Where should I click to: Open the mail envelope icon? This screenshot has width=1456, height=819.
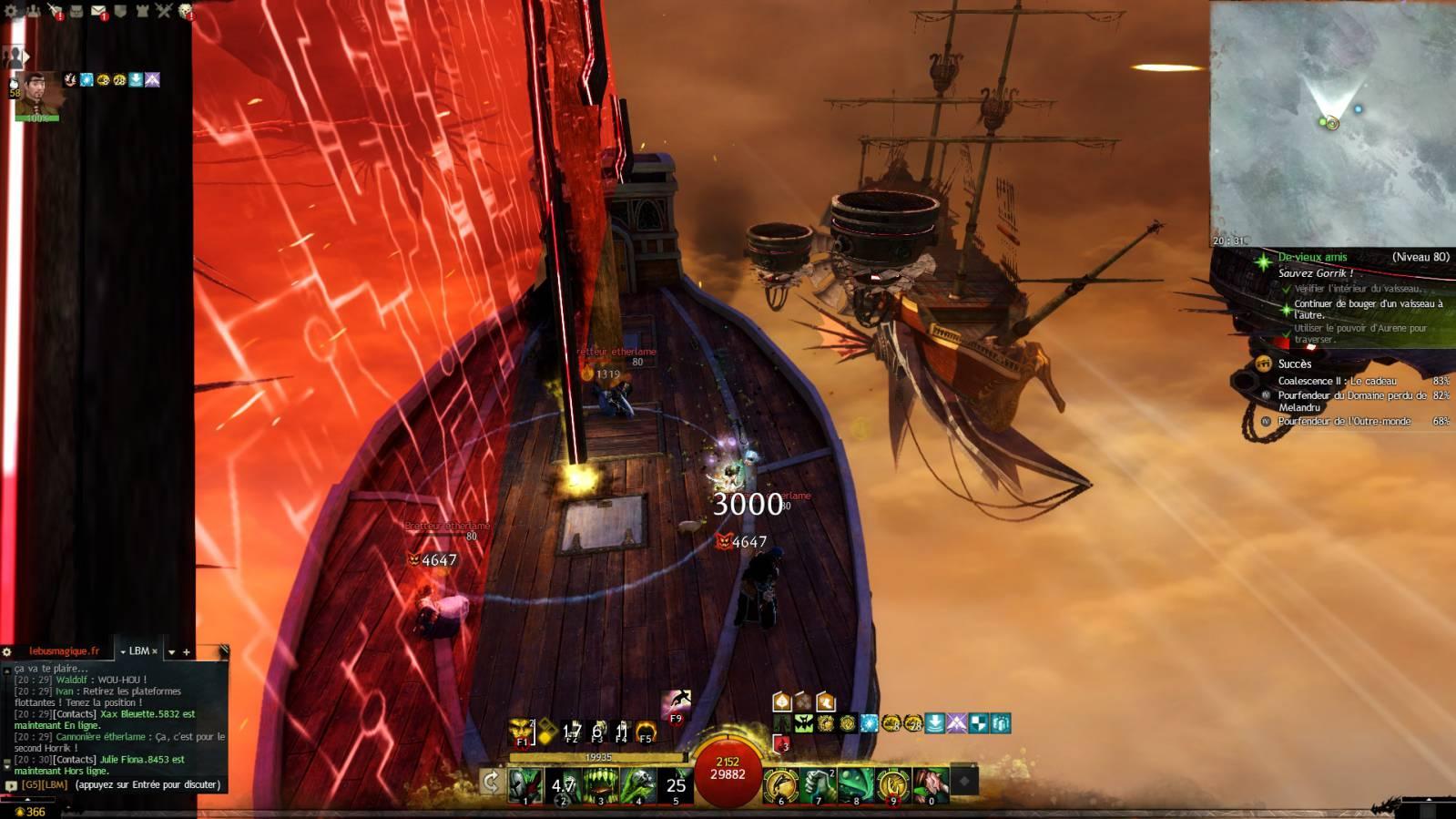click(x=98, y=11)
